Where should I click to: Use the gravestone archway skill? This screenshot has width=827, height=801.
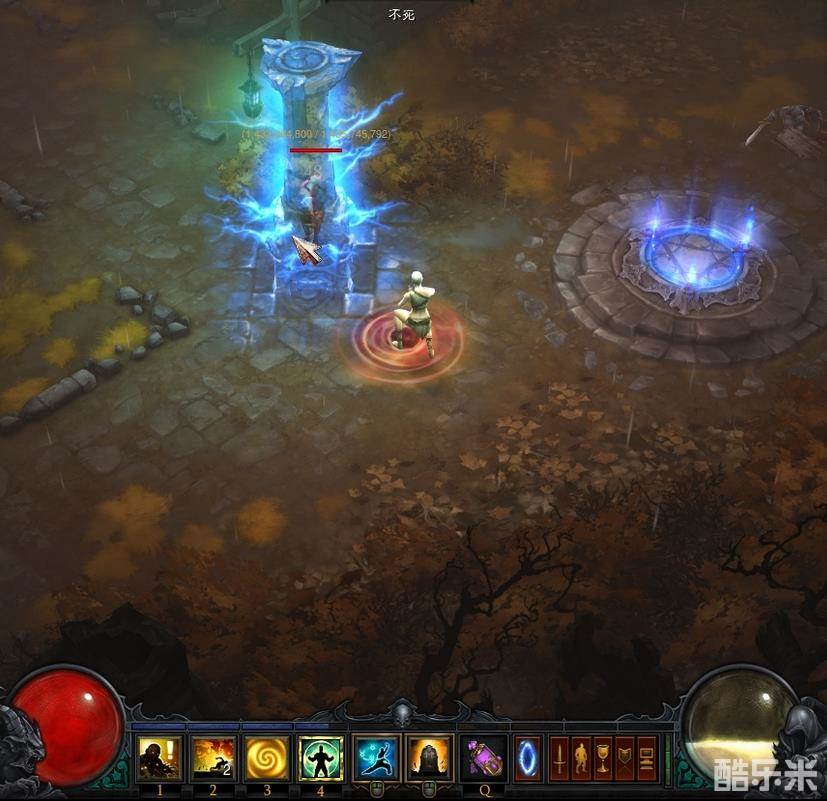(x=429, y=757)
